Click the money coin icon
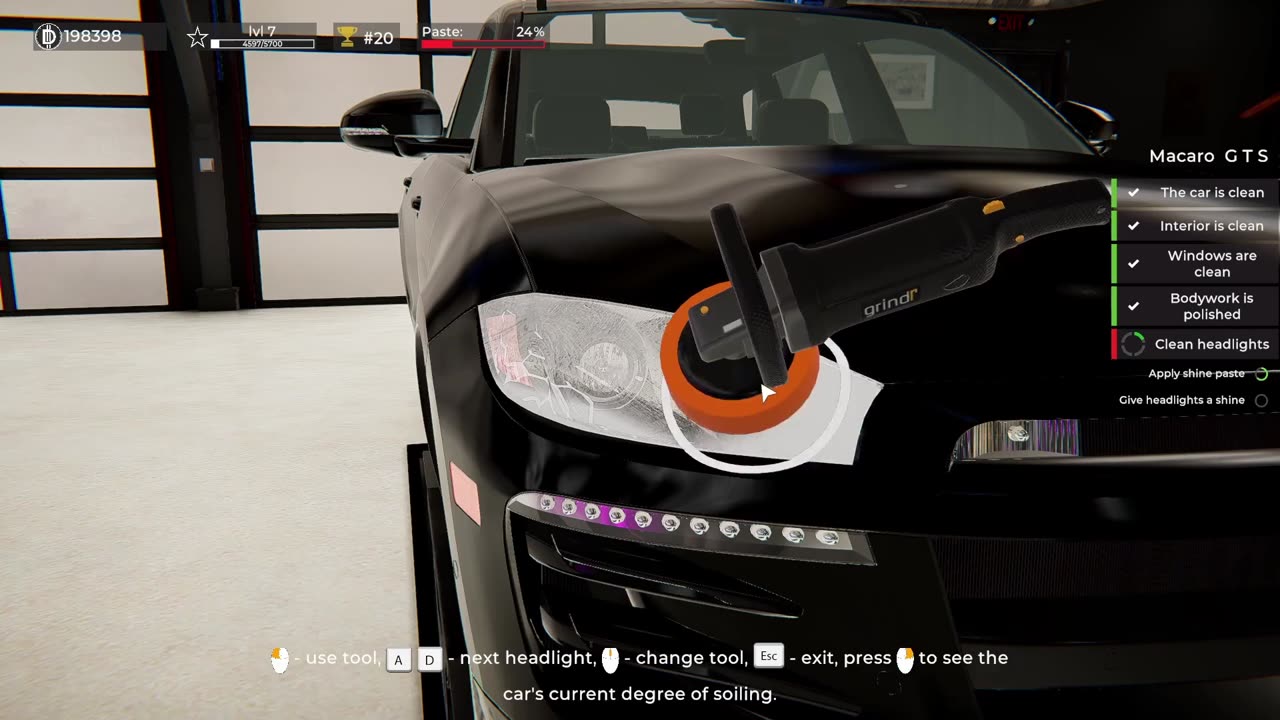1280x720 pixels. 48,37
